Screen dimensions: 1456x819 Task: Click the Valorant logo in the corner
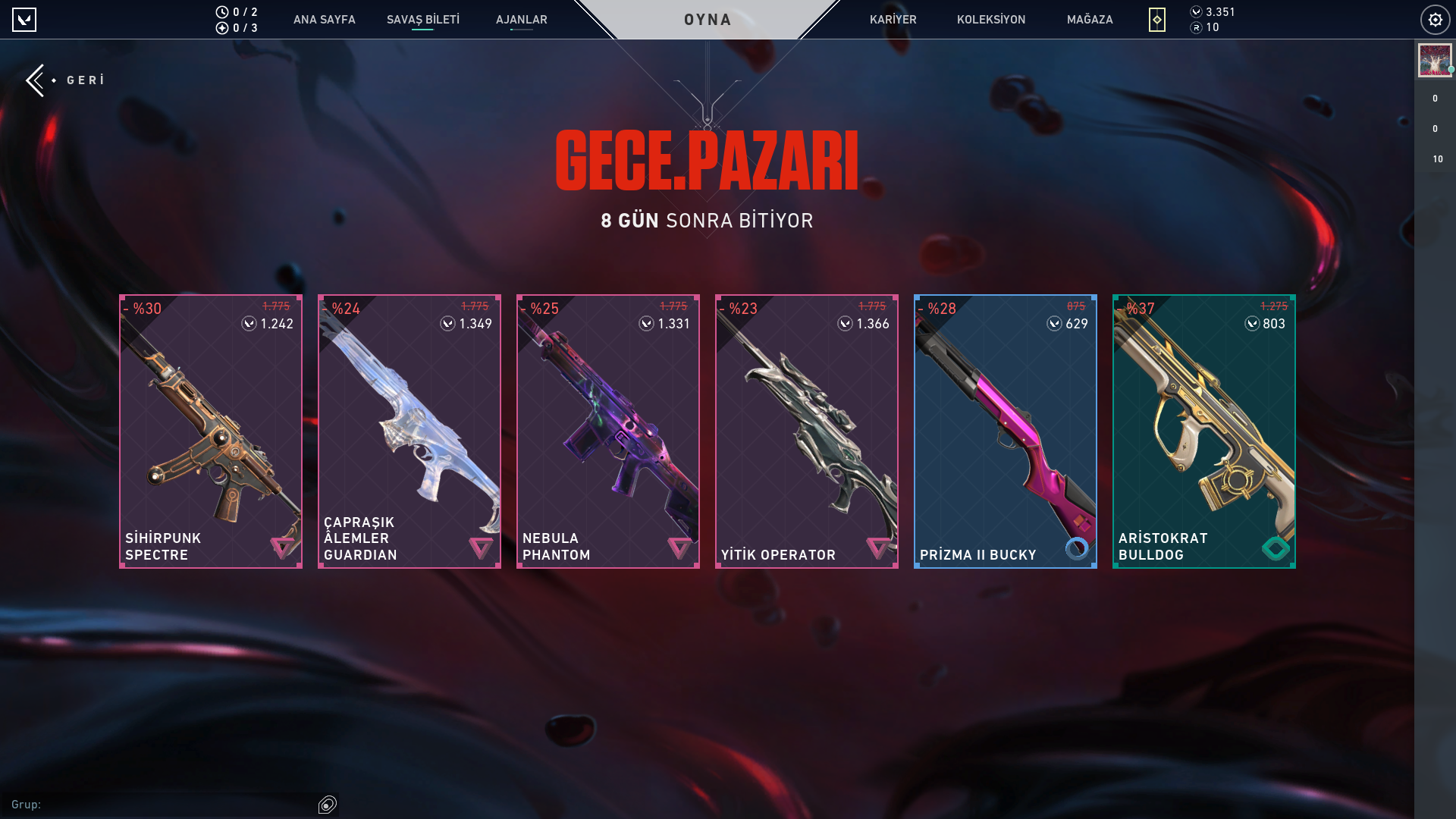pyautogui.click(x=24, y=20)
